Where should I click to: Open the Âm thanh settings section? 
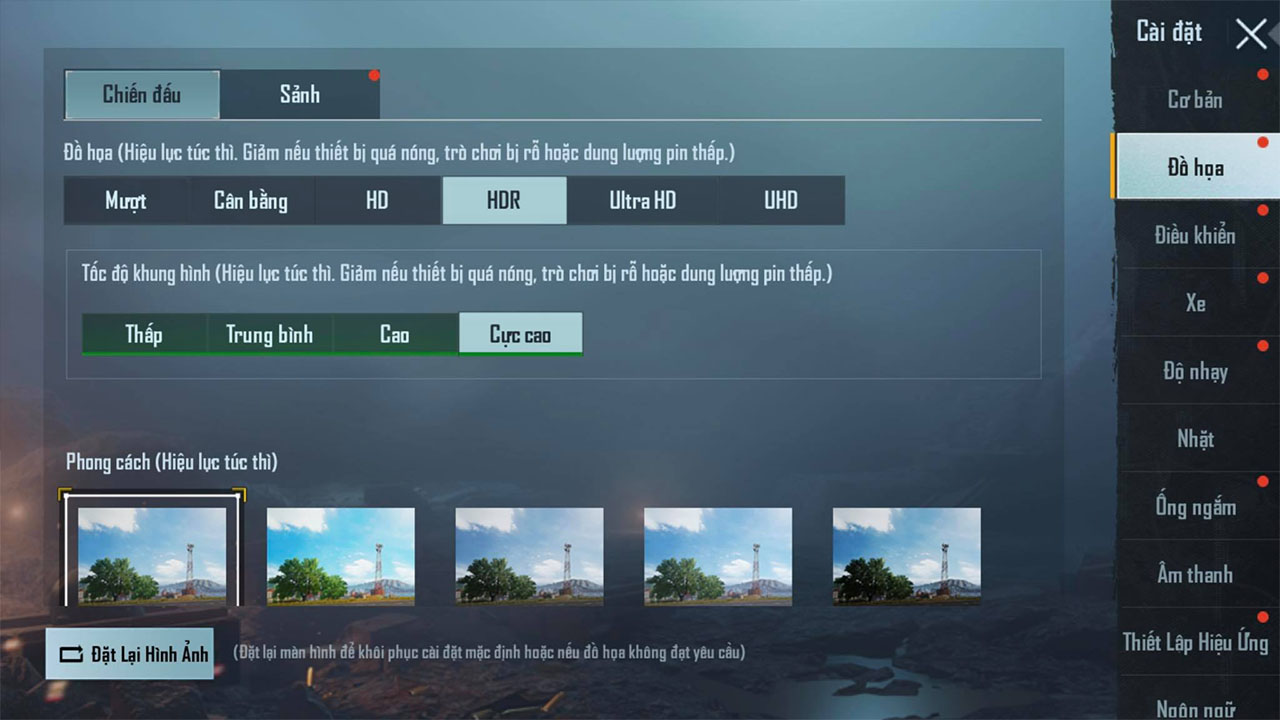(x=1197, y=574)
